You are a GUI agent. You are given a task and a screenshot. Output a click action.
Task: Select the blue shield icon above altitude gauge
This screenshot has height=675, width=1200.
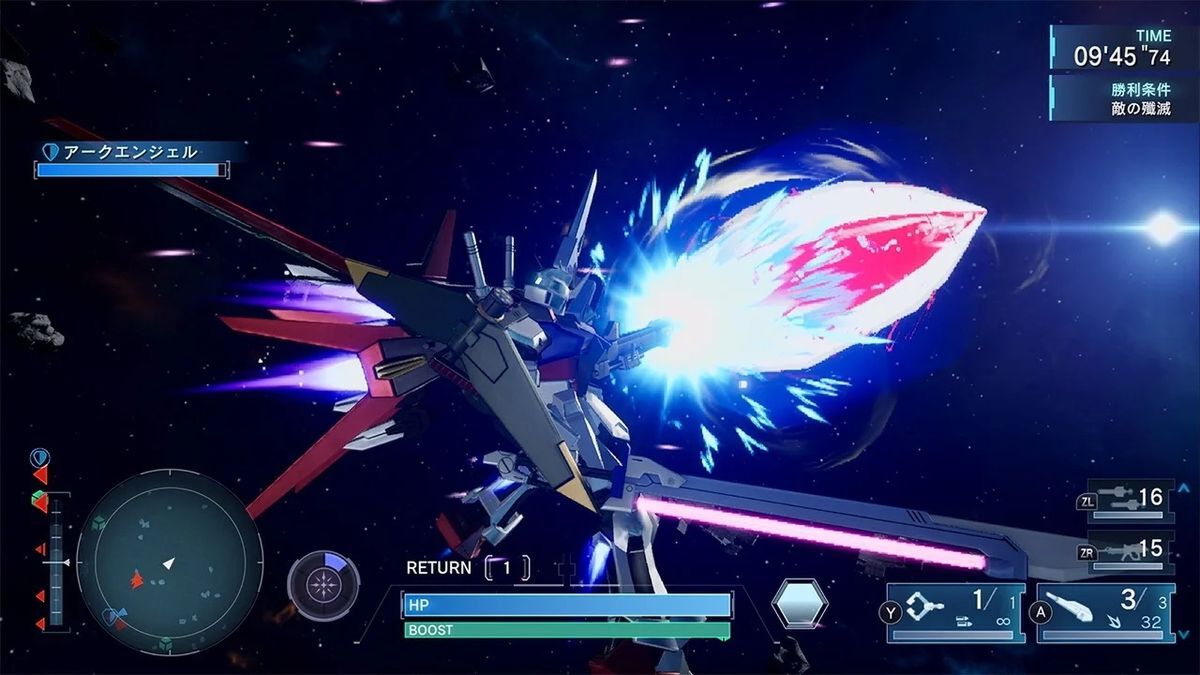pyautogui.click(x=39, y=458)
